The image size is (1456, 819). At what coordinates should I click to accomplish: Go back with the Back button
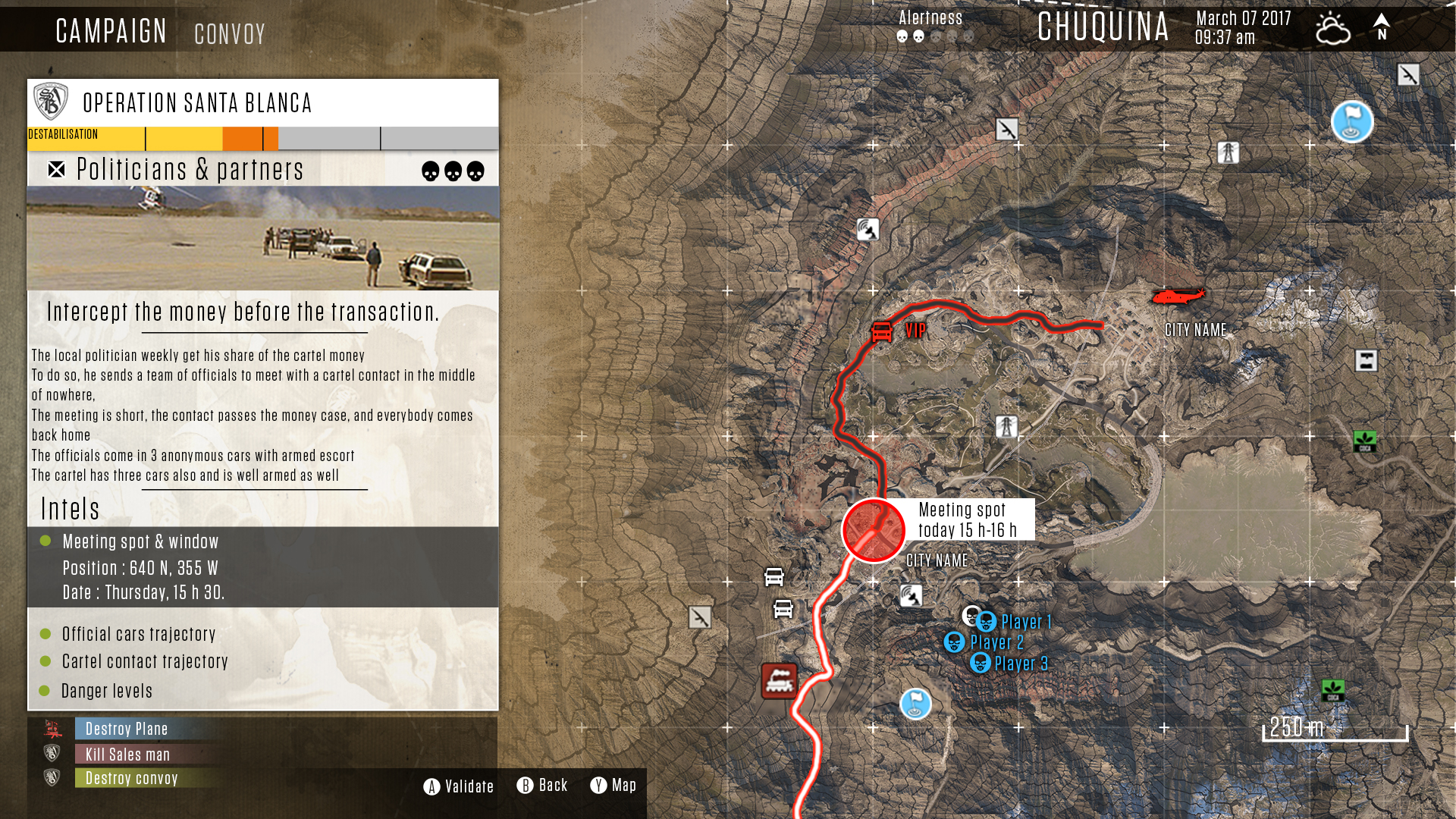click(542, 786)
